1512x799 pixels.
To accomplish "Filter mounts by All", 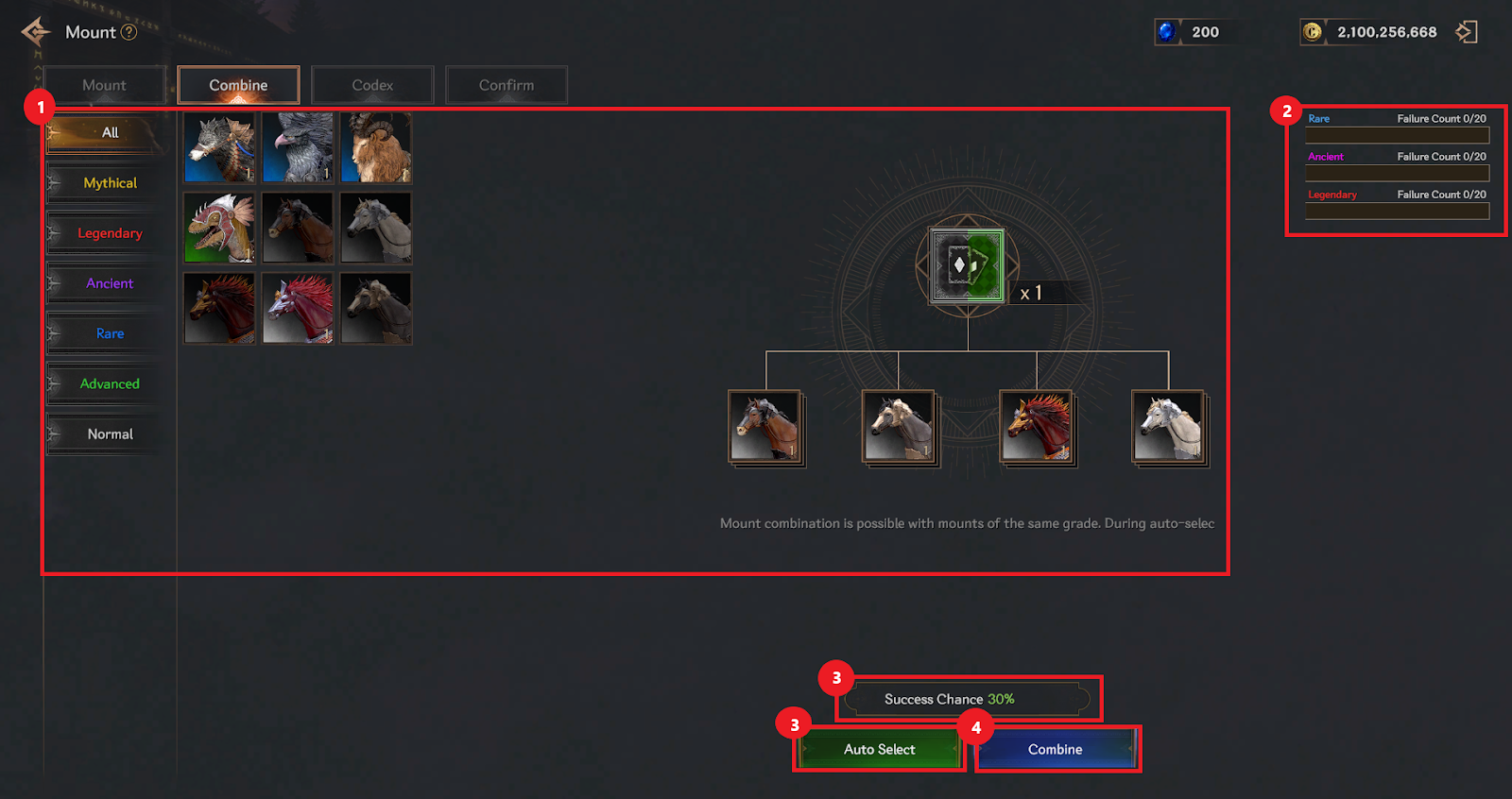I will click(x=110, y=133).
